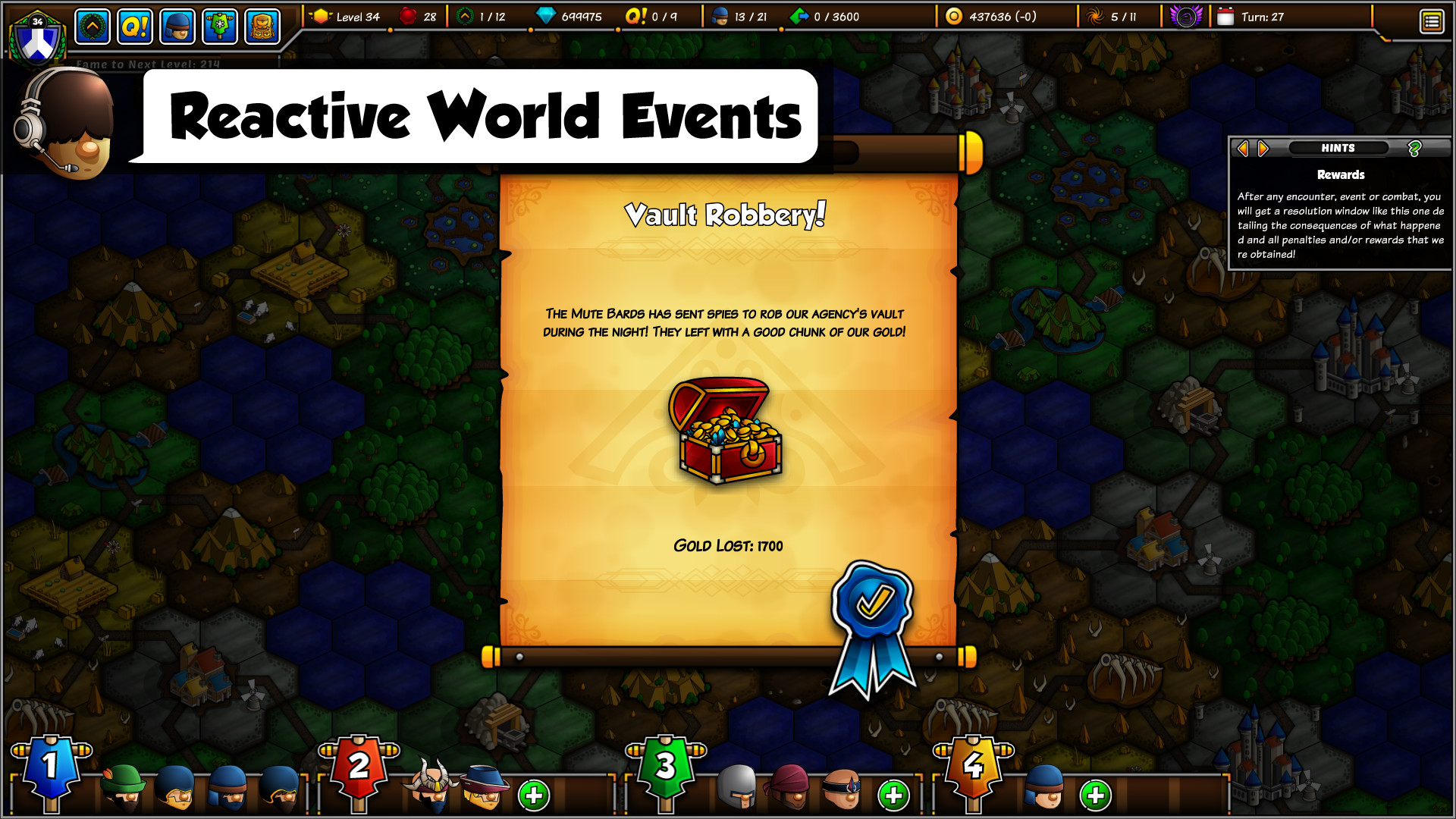The height and width of the screenshot is (819, 1456).
Task: Click the red wax seal resource icon
Action: (x=407, y=16)
